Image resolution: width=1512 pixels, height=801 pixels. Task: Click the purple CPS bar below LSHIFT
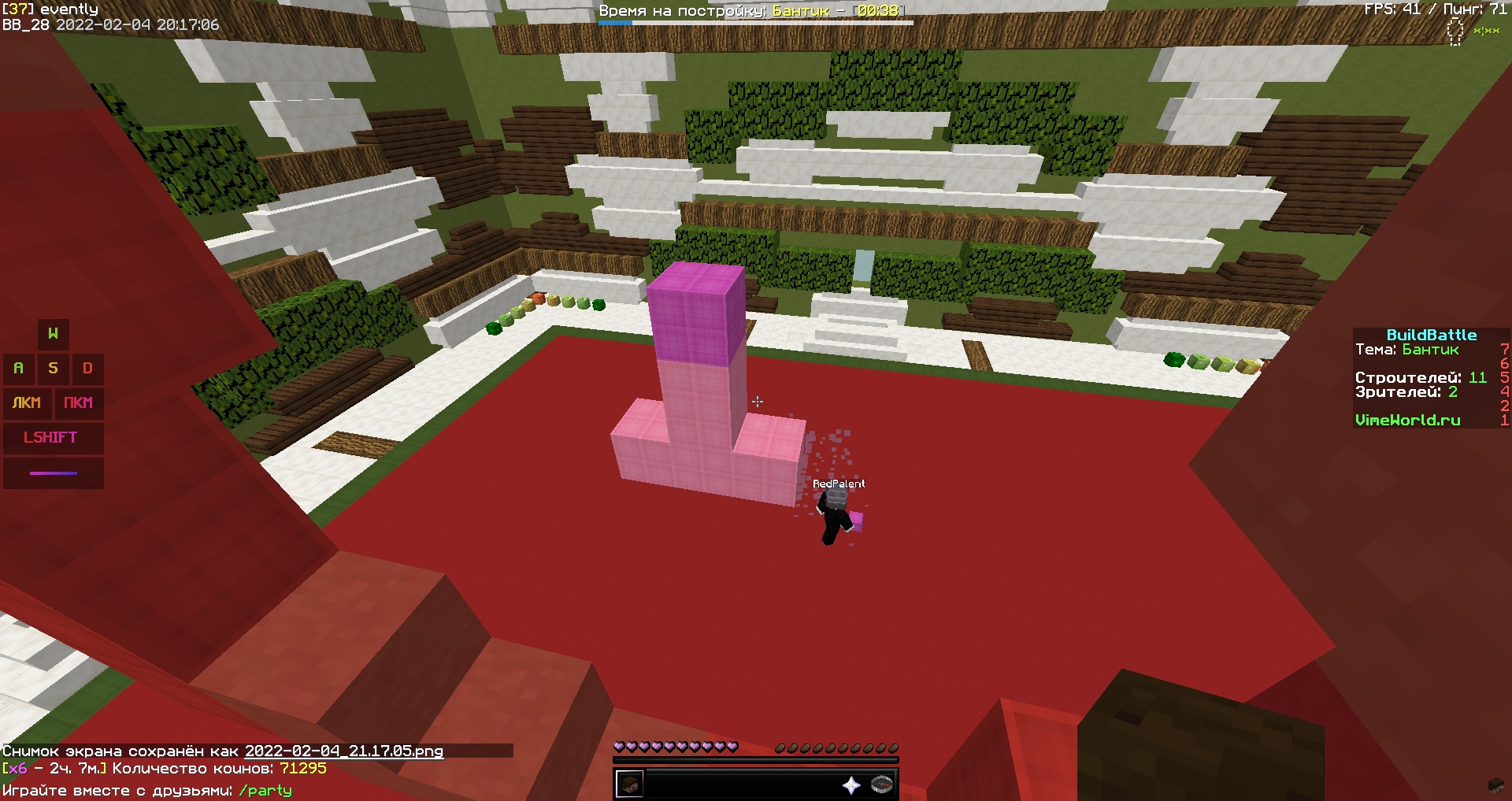click(52, 473)
